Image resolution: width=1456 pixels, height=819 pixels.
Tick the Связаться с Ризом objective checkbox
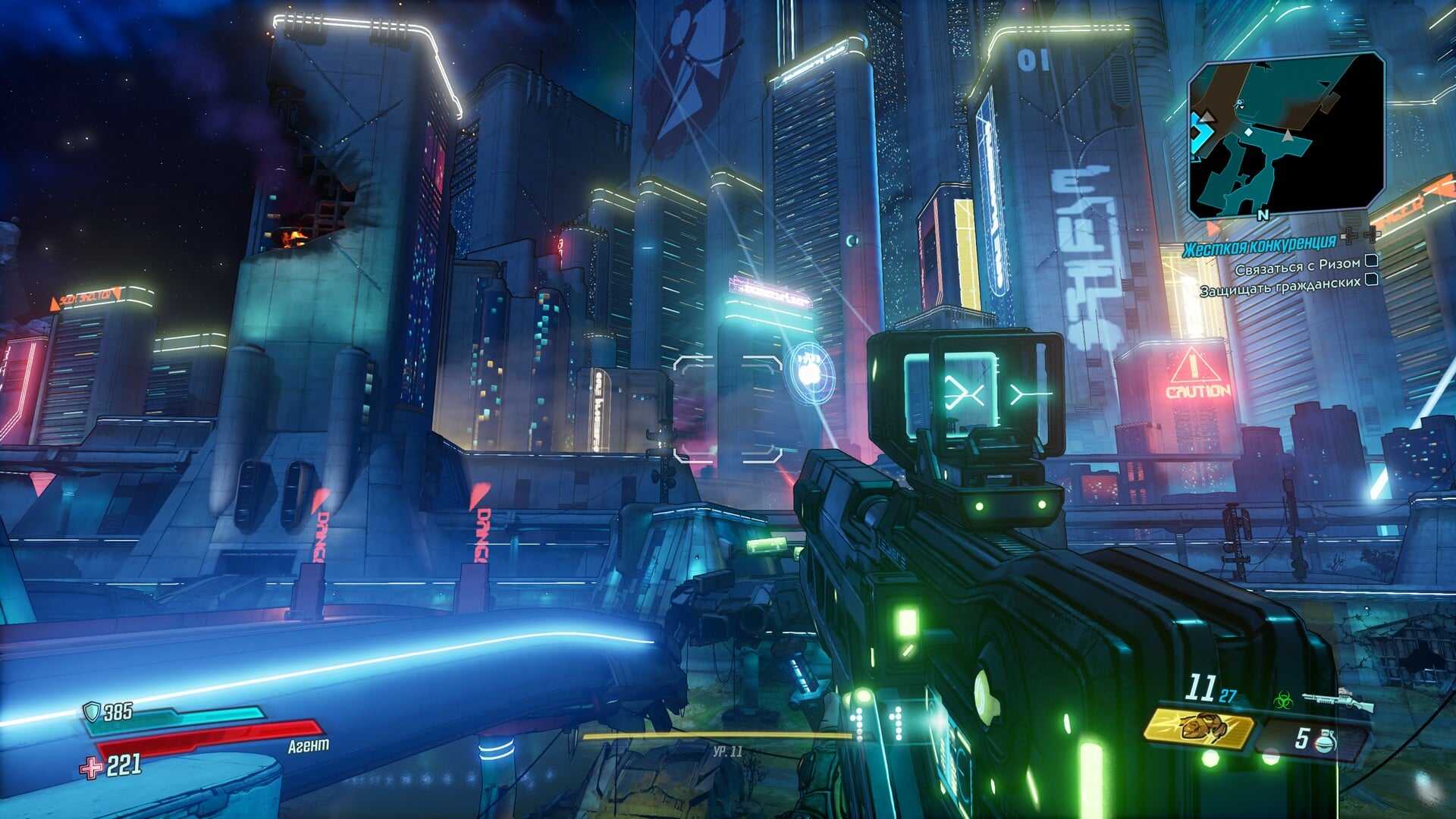(x=1371, y=261)
